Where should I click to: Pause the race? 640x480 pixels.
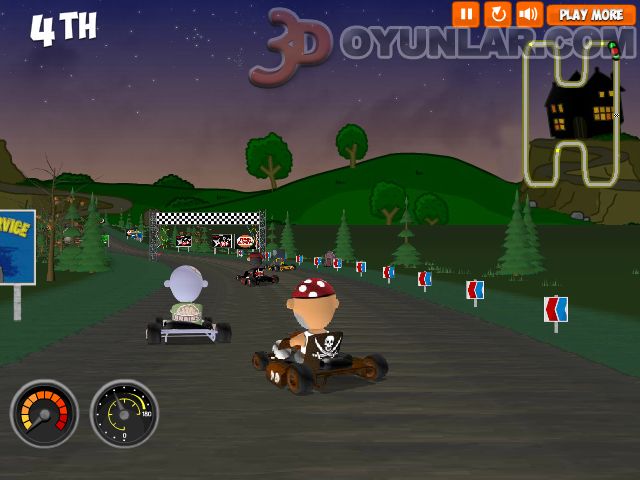tap(465, 14)
